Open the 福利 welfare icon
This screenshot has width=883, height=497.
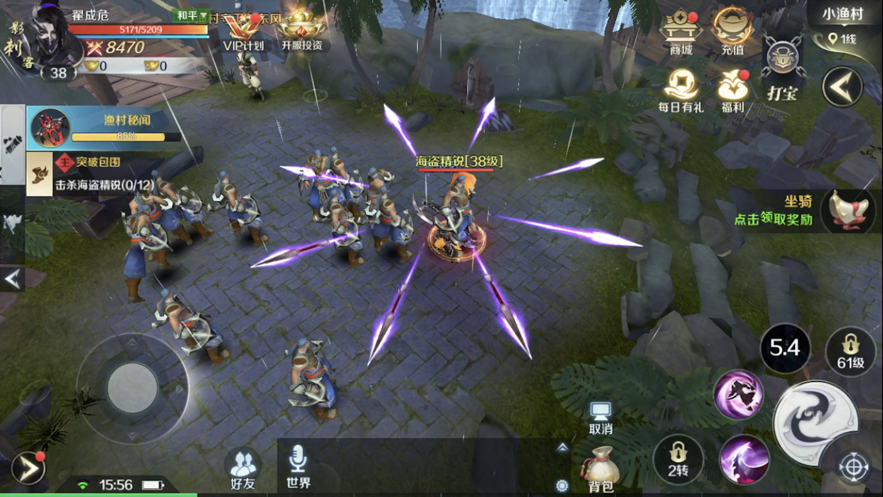[x=733, y=88]
